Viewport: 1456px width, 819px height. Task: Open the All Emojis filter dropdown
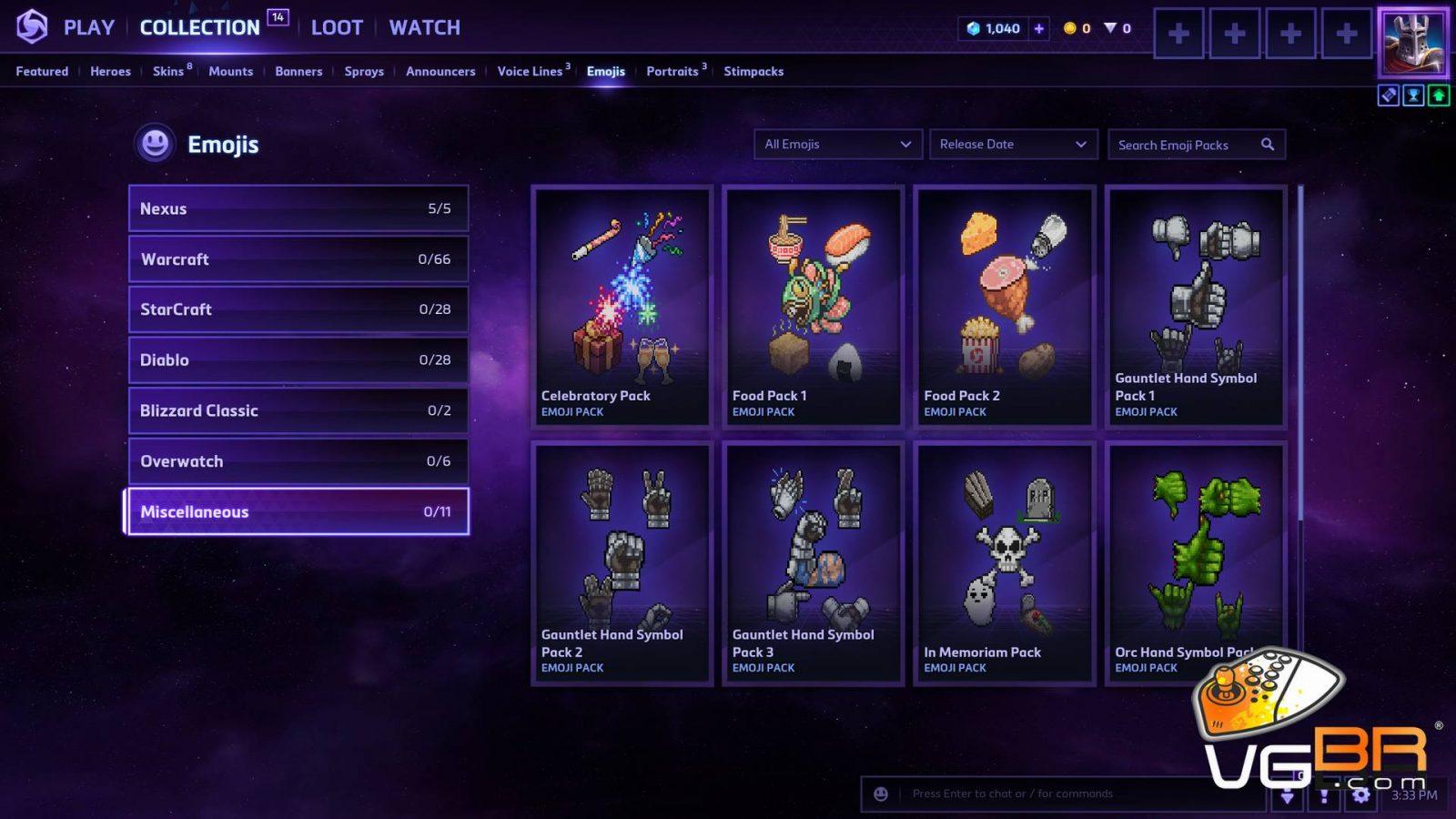[x=837, y=144]
